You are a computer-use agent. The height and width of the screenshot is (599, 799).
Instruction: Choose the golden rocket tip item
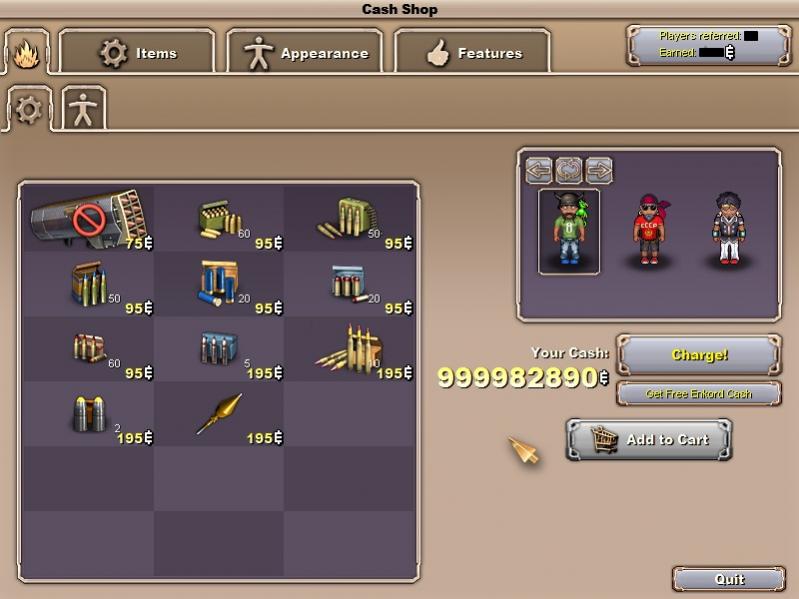tap(219, 413)
